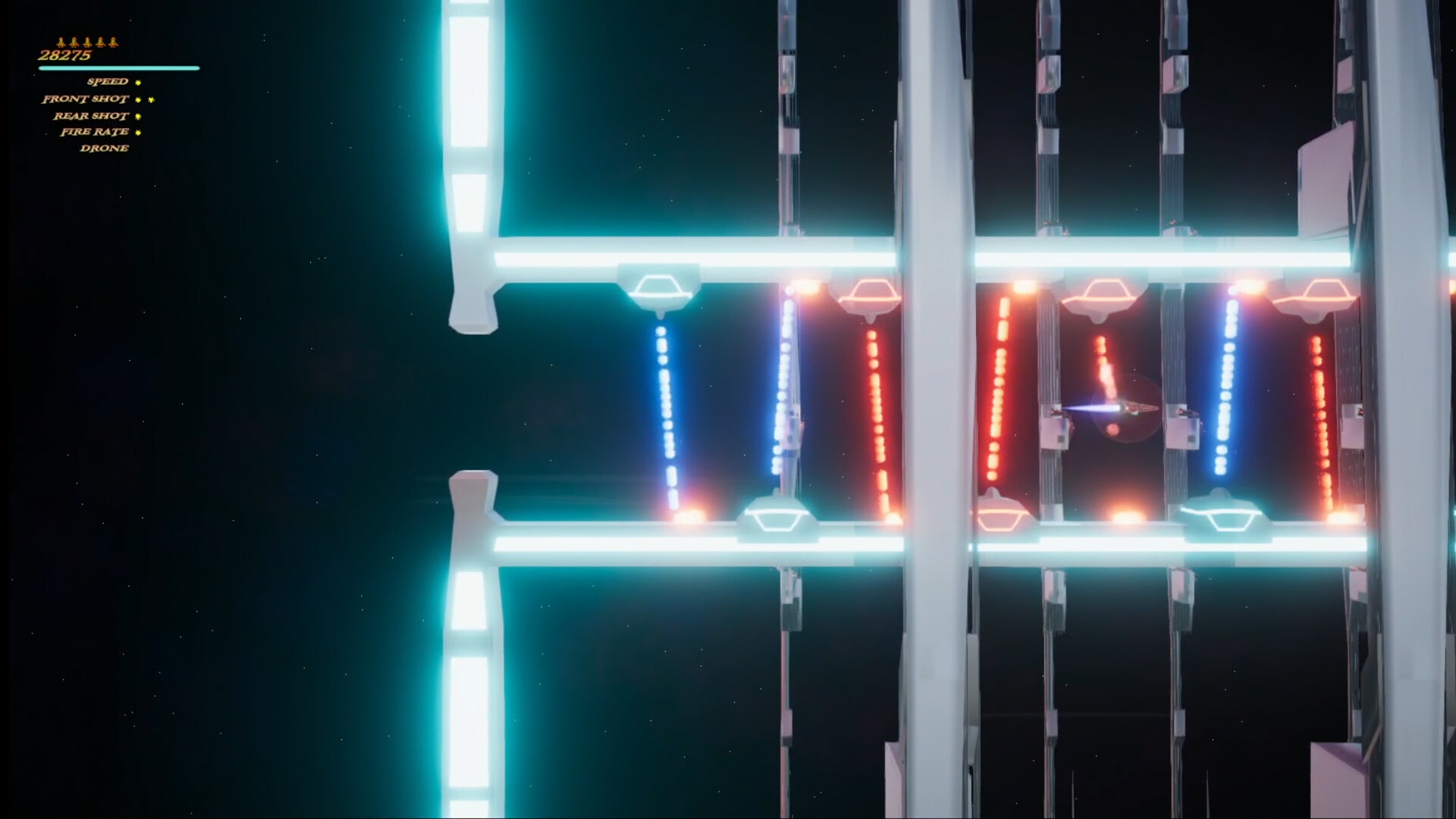
Task: Click the star next to SPEED
Action: click(x=138, y=82)
